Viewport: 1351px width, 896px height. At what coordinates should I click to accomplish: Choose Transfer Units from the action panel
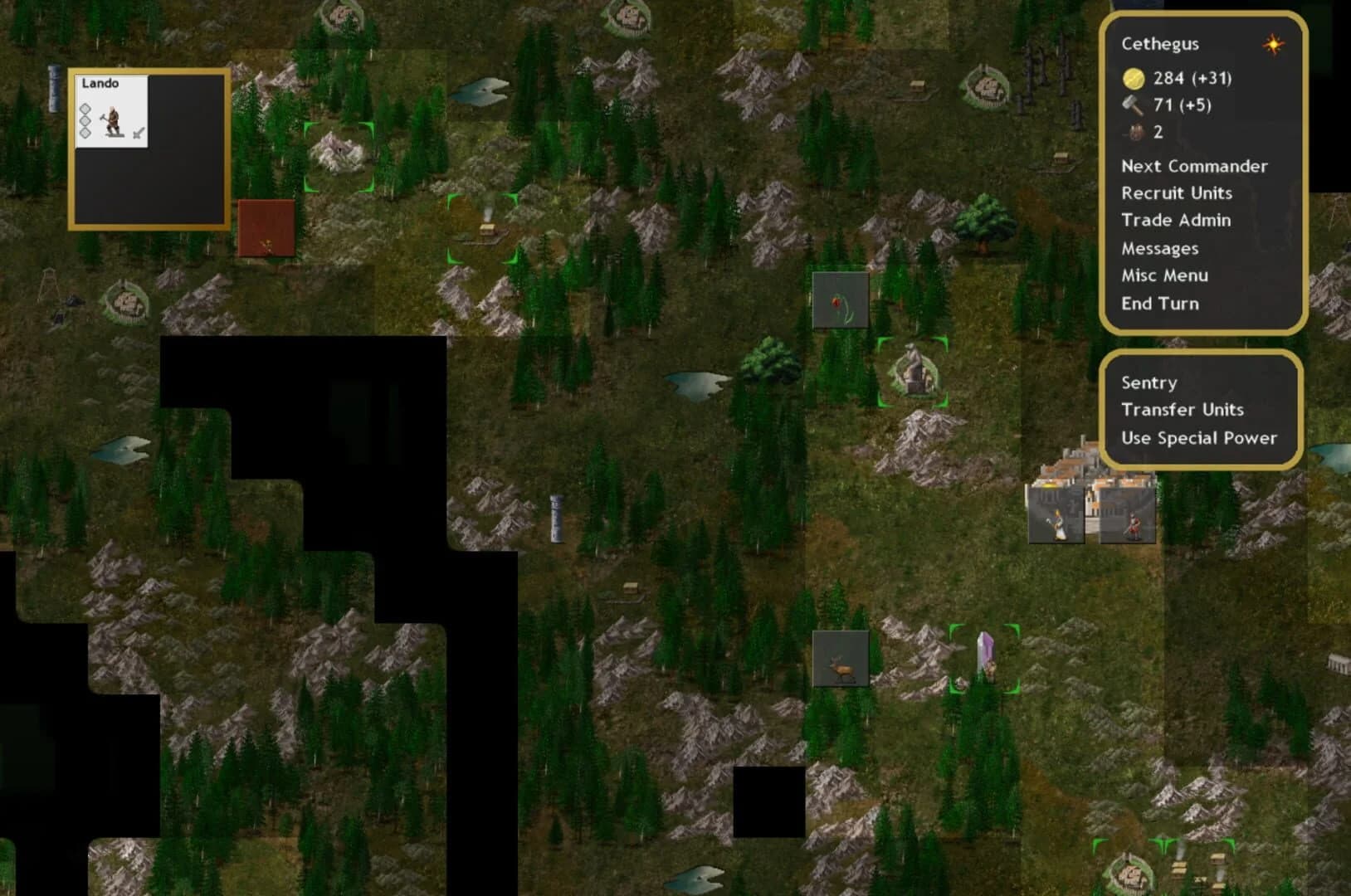click(x=1183, y=410)
